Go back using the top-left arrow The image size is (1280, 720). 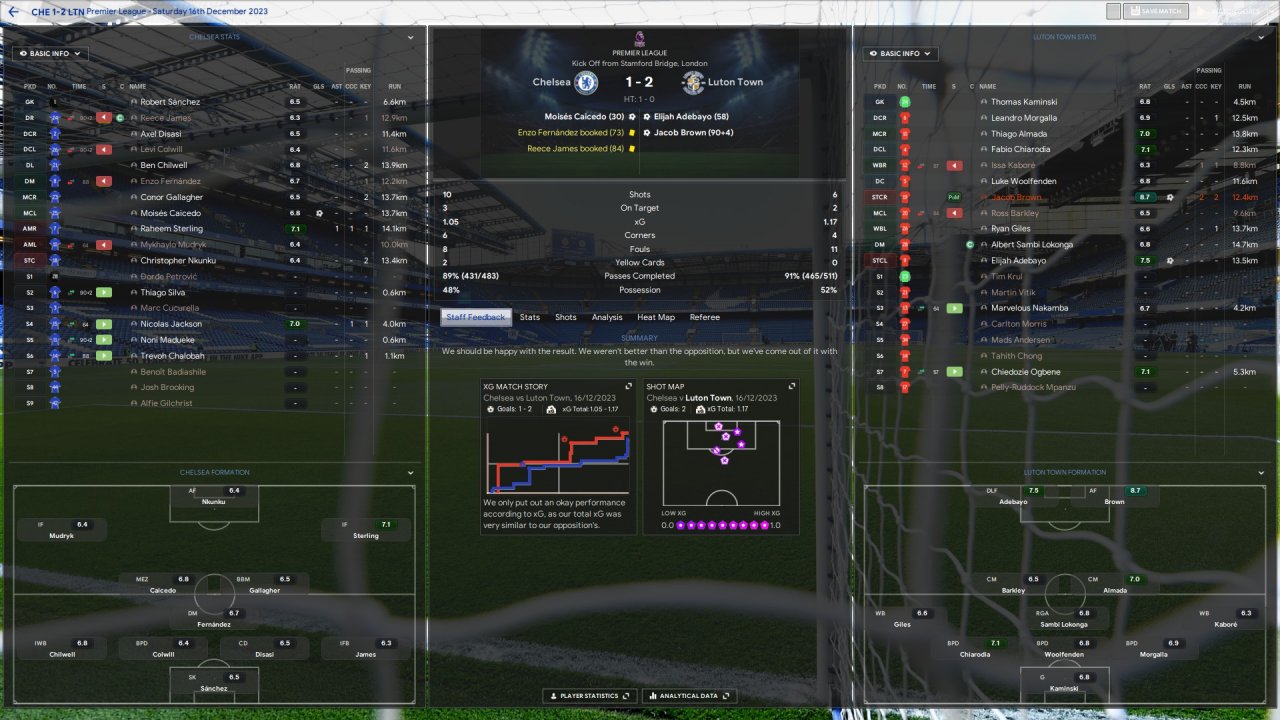pos(14,11)
